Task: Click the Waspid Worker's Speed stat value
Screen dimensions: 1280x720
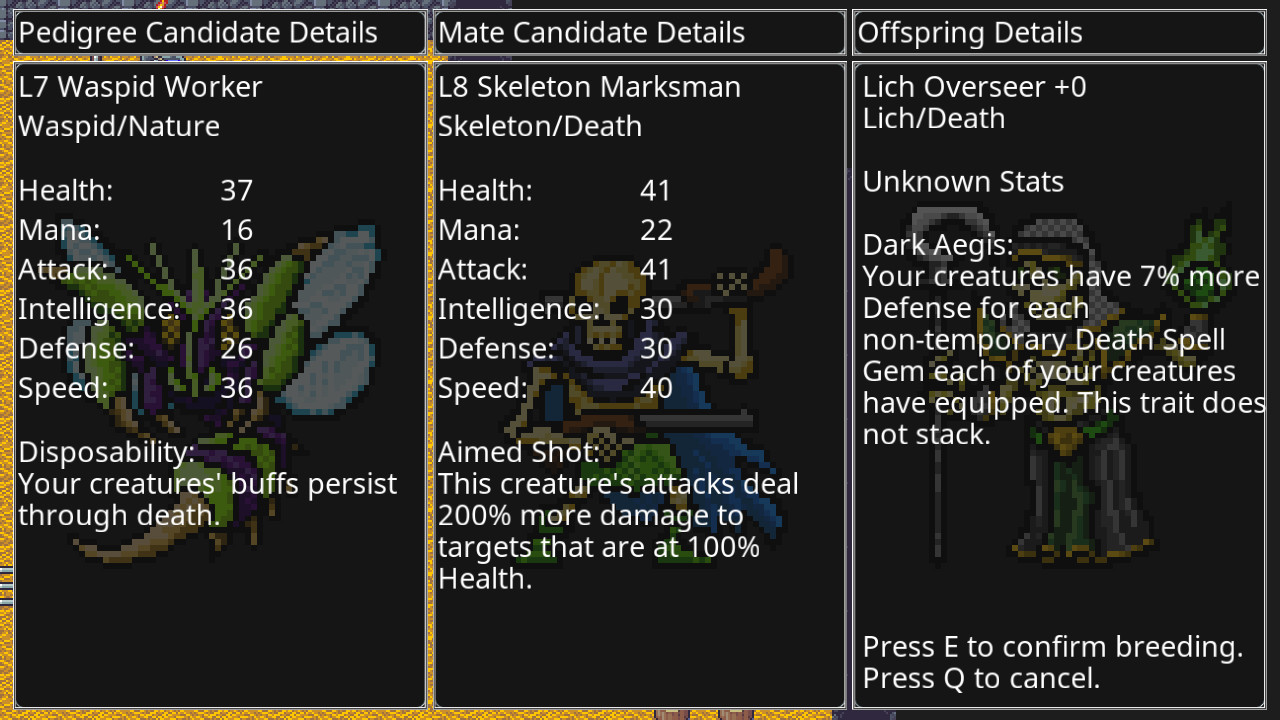Action: pos(237,388)
